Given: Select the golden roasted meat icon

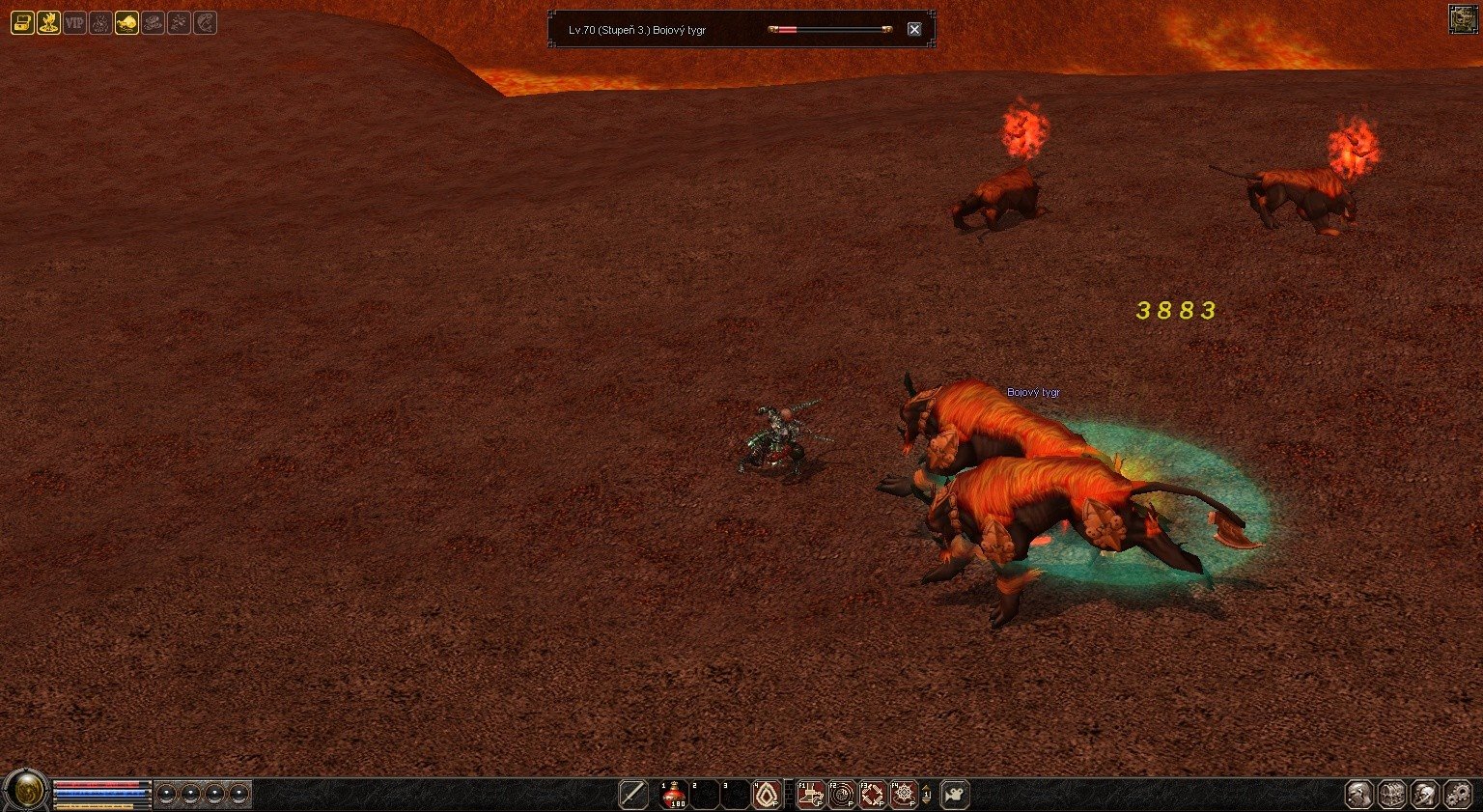Looking at the screenshot, I should point(126,22).
